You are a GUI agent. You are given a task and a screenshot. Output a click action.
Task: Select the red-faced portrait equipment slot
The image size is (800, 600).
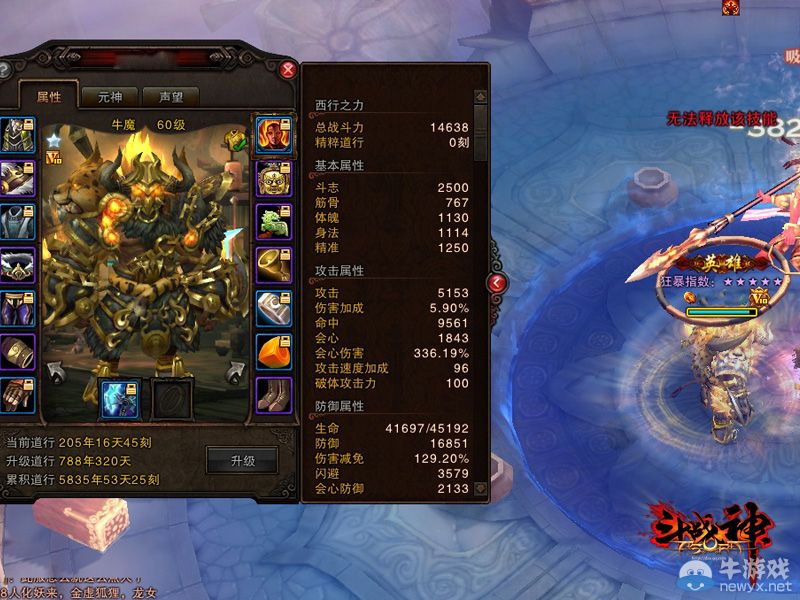click(x=272, y=135)
